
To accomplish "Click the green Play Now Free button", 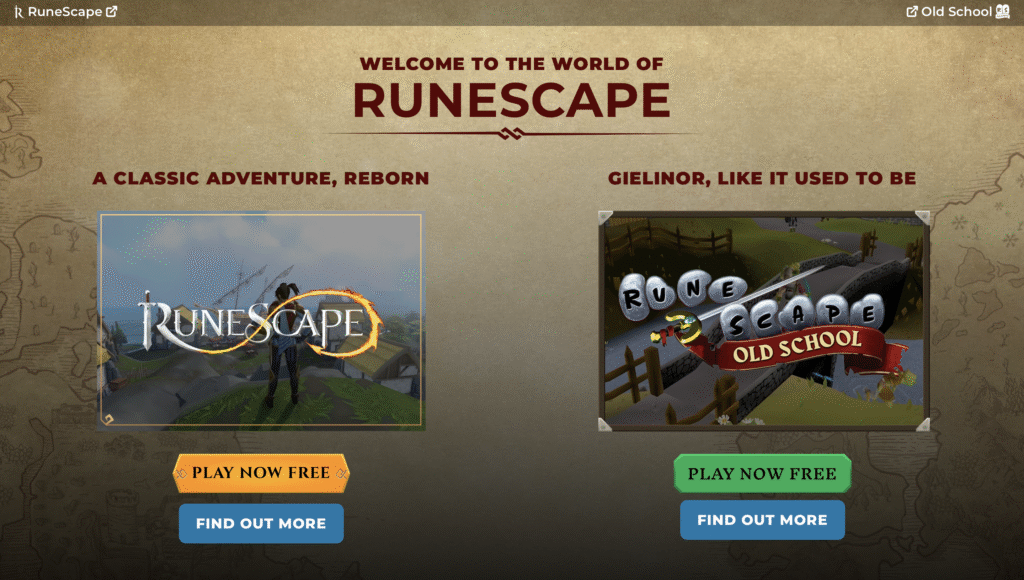I will click(x=762, y=473).
